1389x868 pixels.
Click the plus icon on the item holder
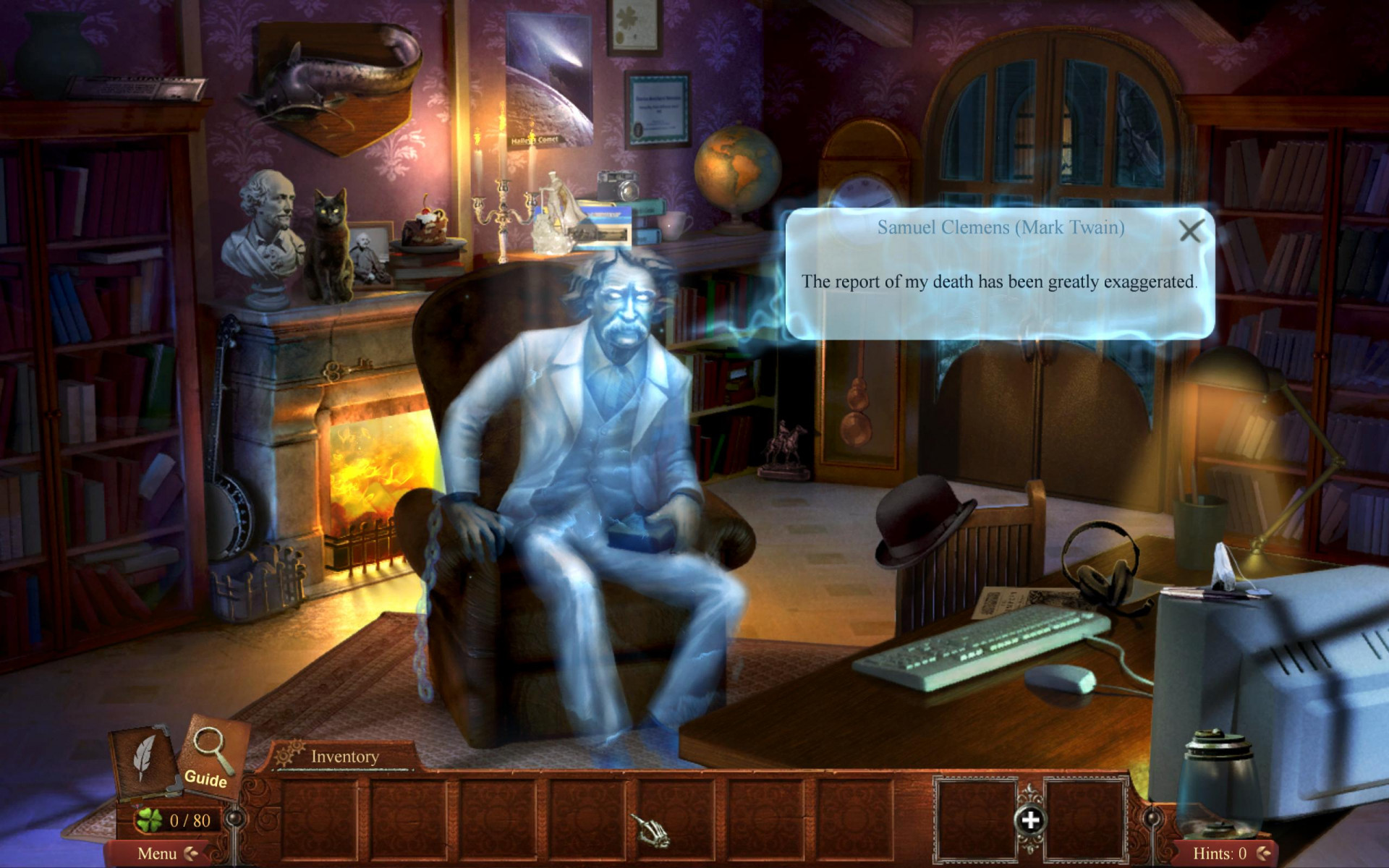[1031, 820]
